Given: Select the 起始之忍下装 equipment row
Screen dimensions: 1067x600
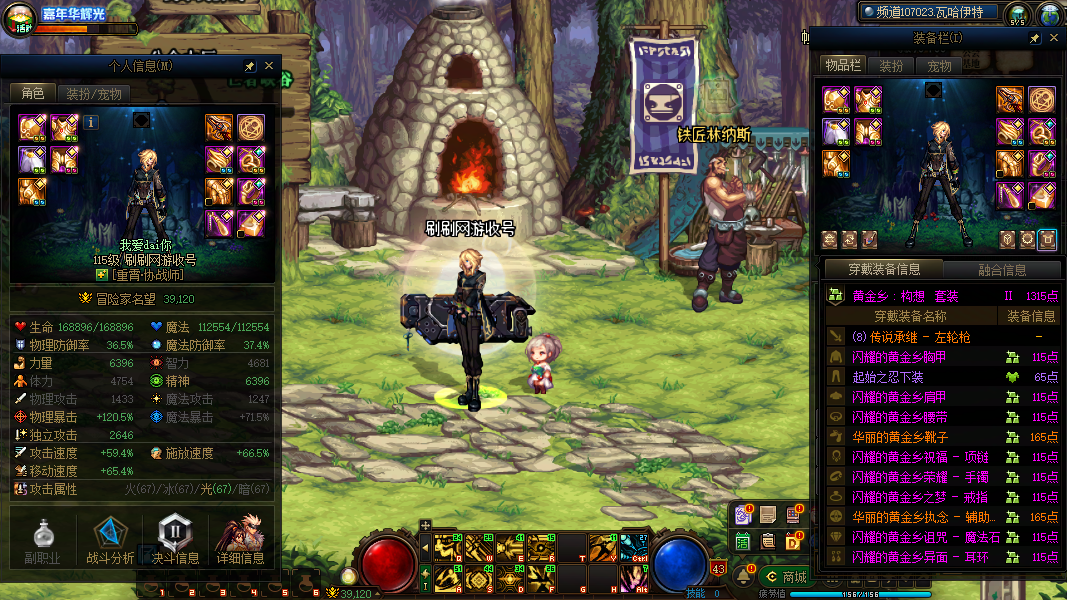Looking at the screenshot, I should [887, 377].
